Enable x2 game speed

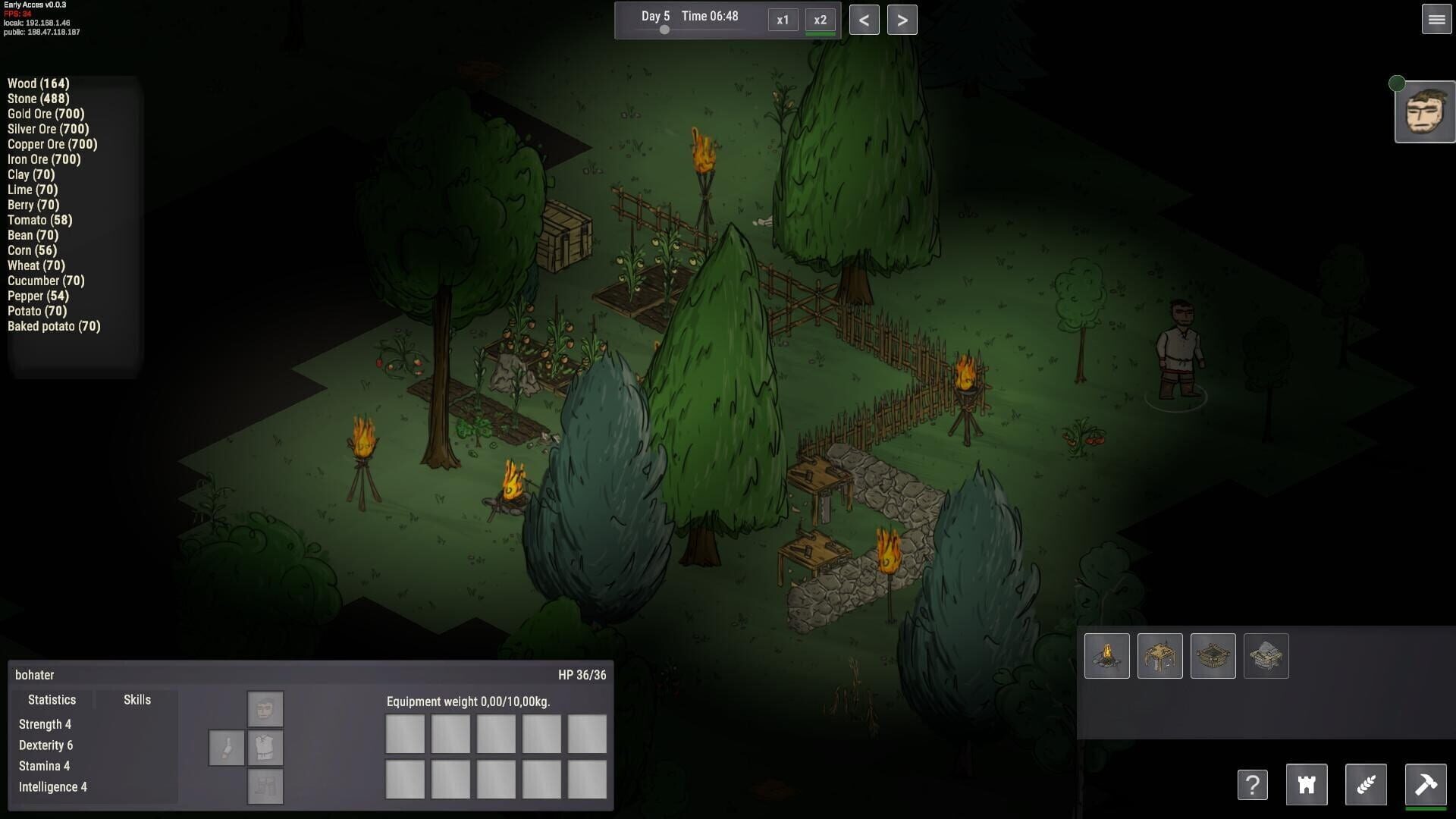tap(819, 20)
